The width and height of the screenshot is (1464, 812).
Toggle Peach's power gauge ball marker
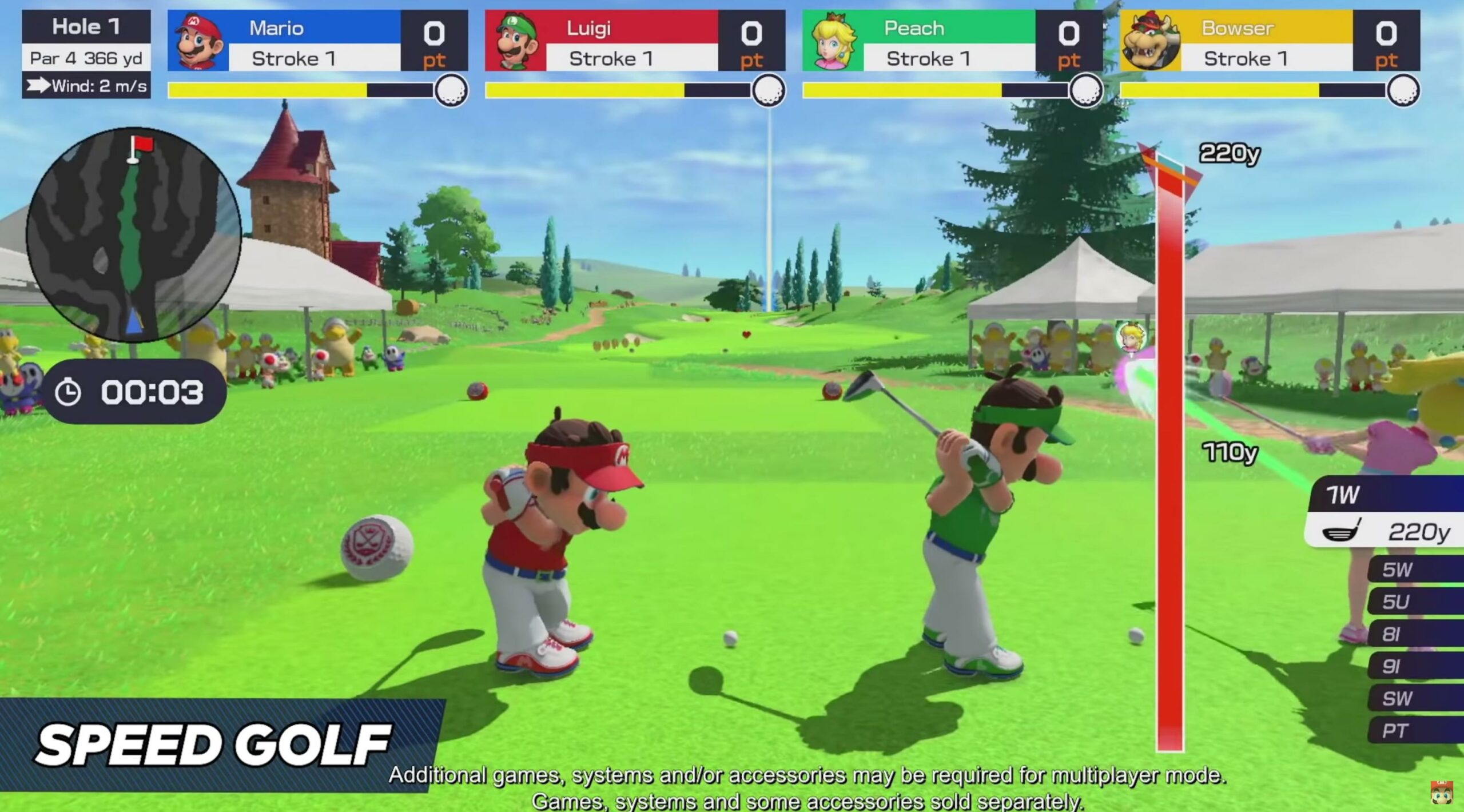[1086, 90]
